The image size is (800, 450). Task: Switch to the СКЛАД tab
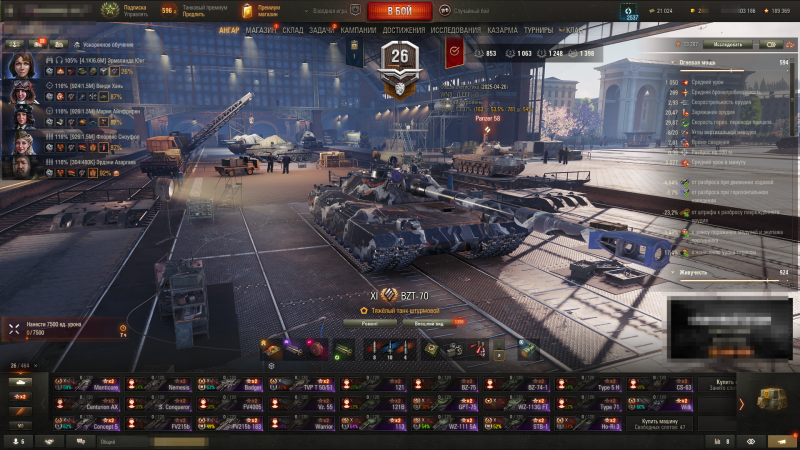pyautogui.click(x=293, y=30)
